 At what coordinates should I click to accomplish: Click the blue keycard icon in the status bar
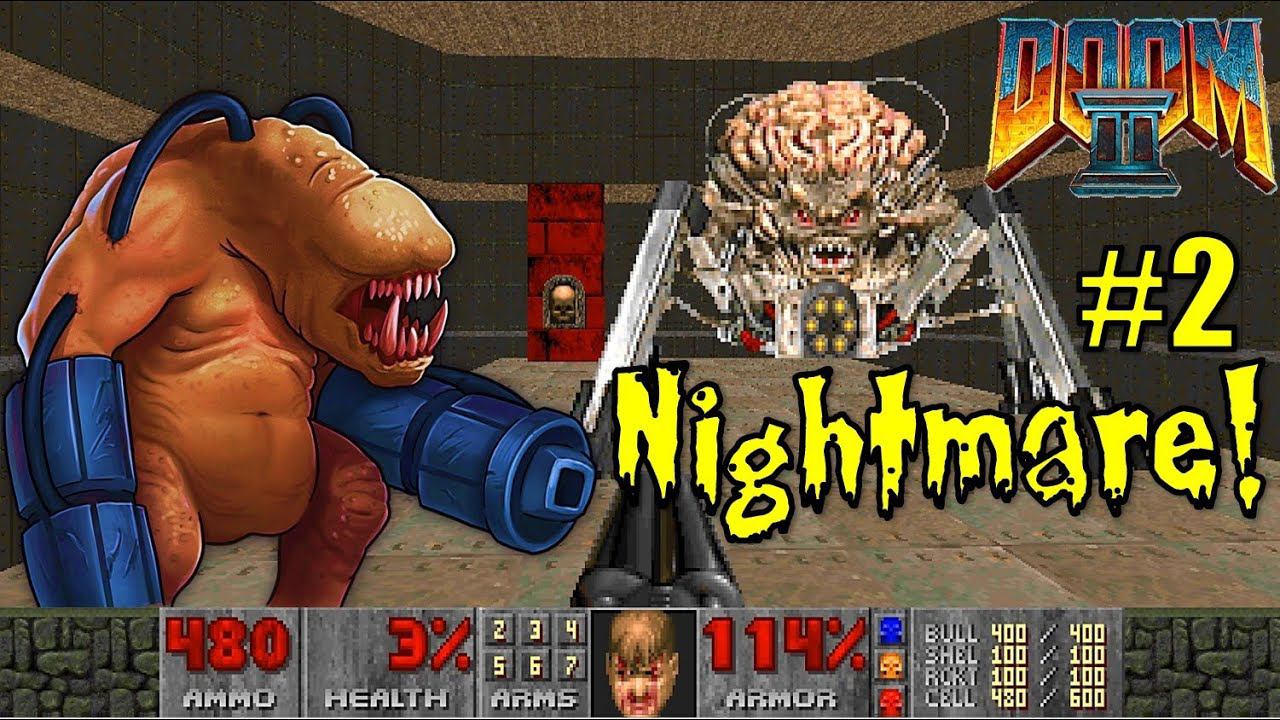coord(892,630)
